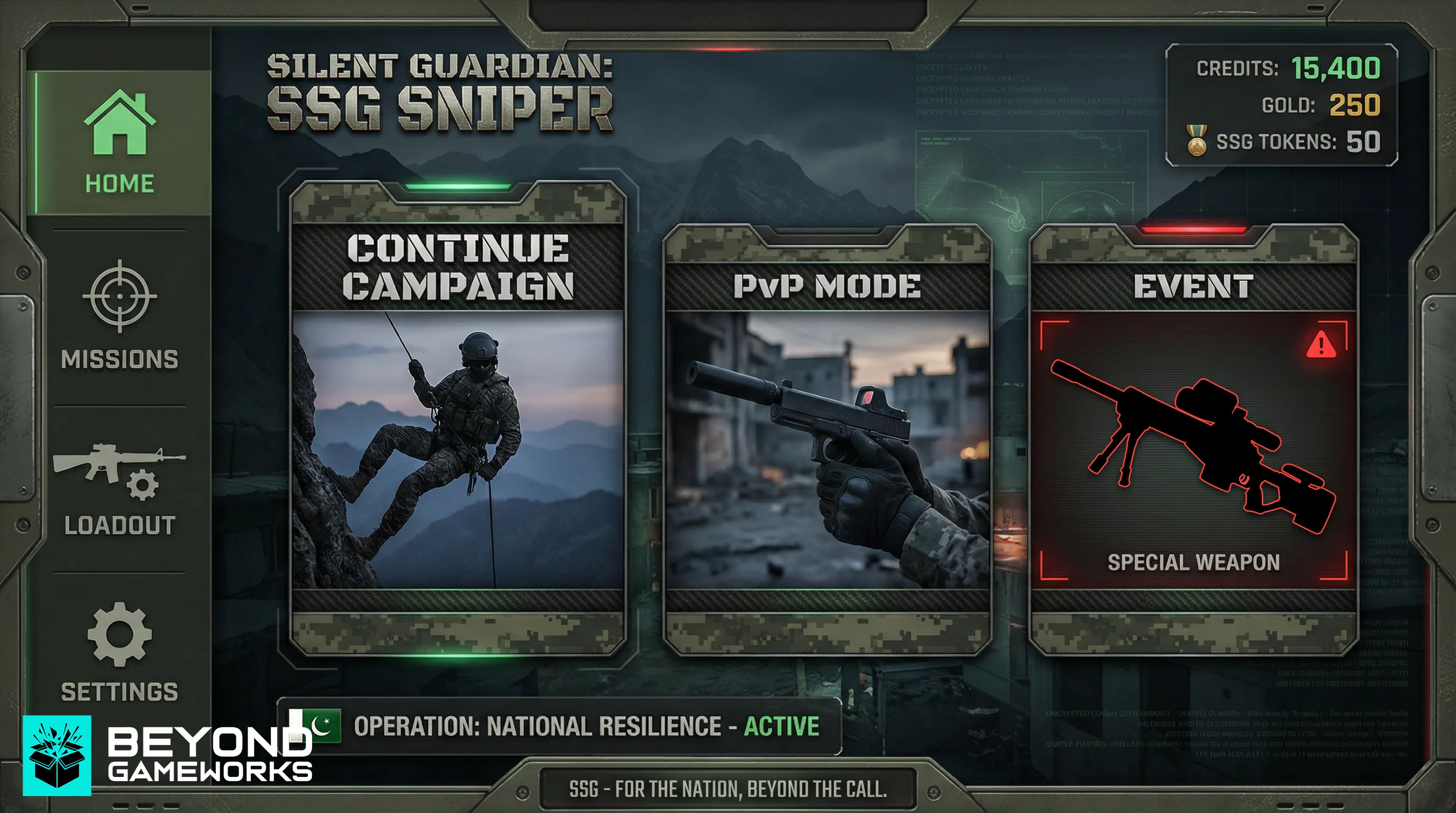
Task: Select the Home tab in the sidebar
Action: tap(120, 141)
